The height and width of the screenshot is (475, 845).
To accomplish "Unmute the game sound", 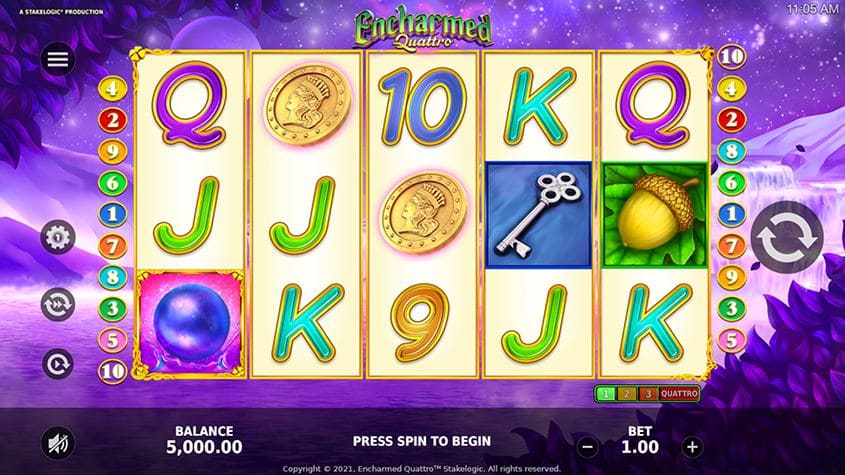I will (58, 441).
